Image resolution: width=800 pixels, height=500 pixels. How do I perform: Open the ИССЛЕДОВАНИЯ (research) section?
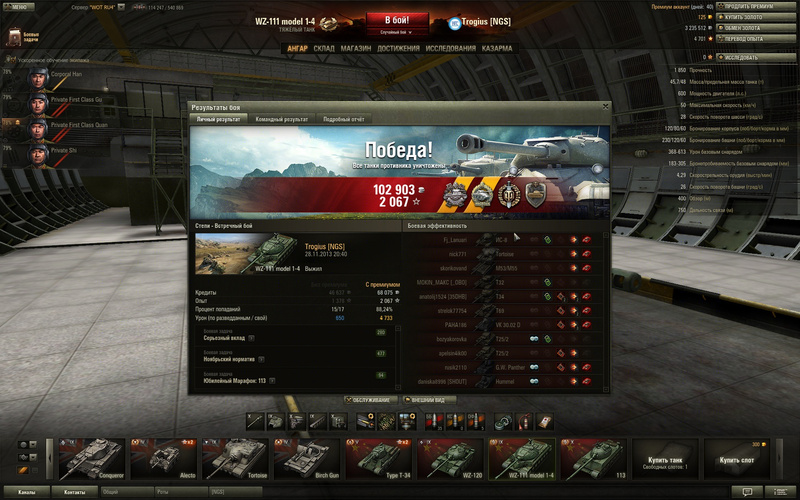coord(450,47)
